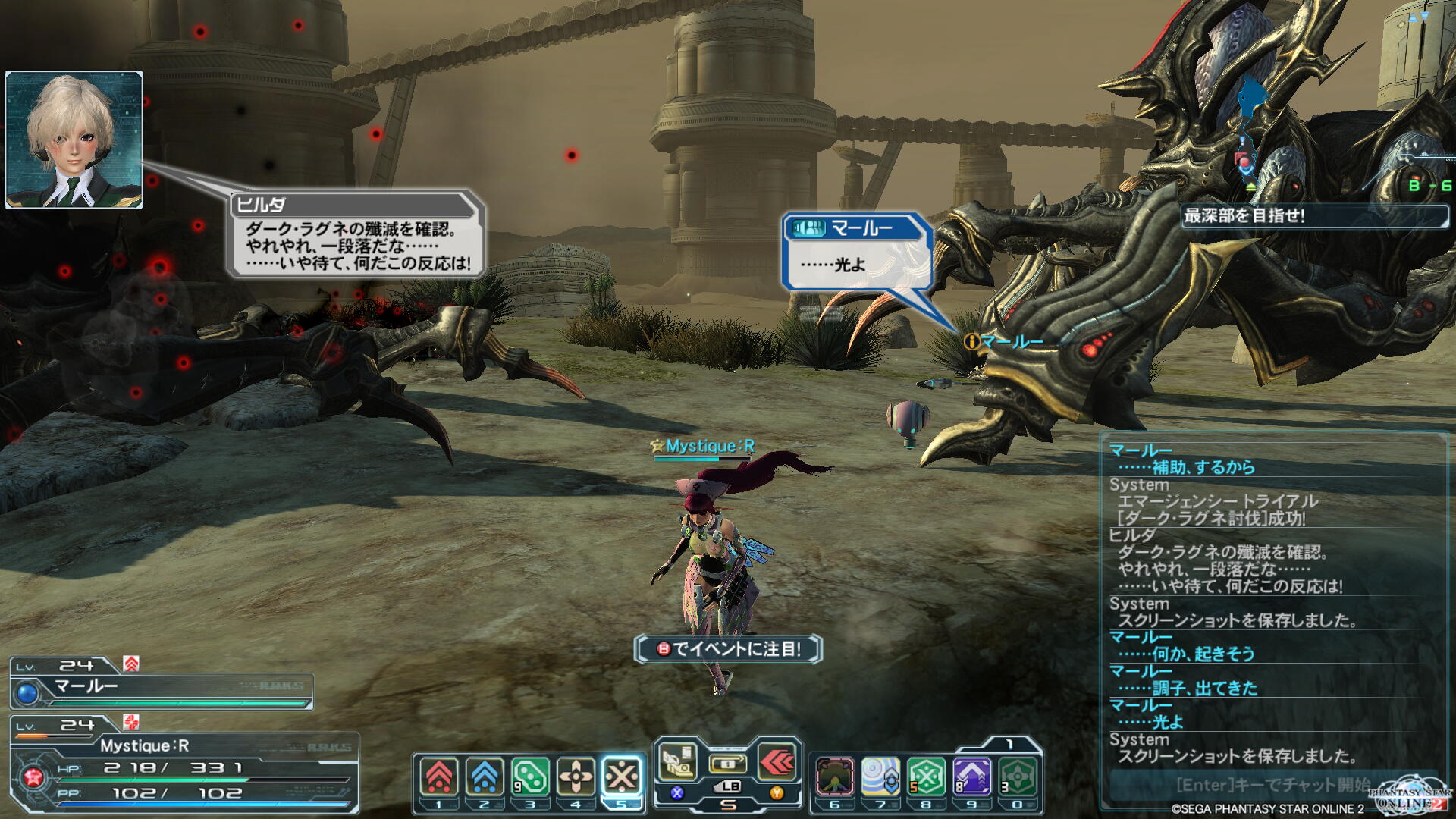Activate the blue chevron skill in slot 2
The width and height of the screenshot is (1456, 819).
pos(485,777)
